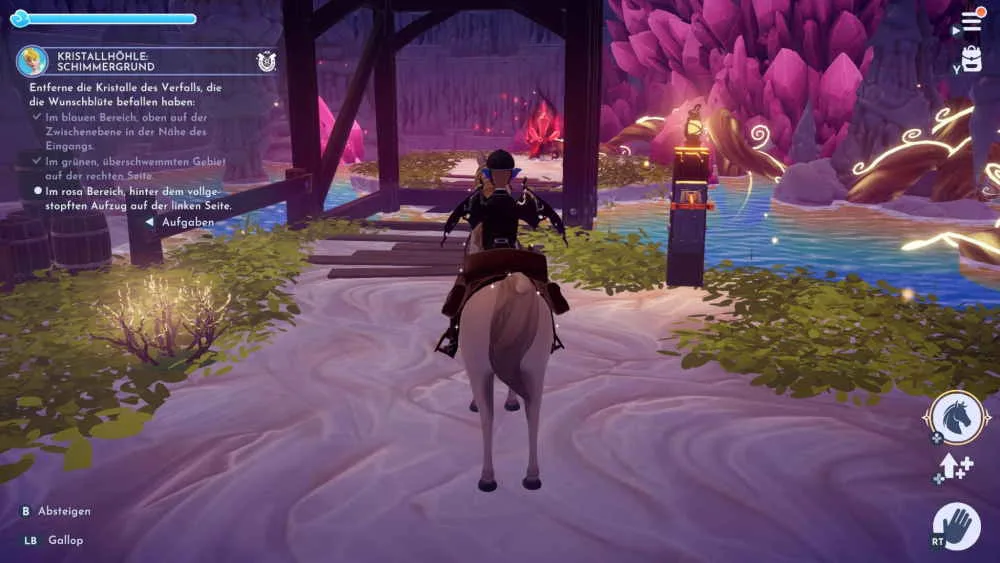Viewport: 1000px width, 563px height.
Task: Click the quest giver portrait icon
Action: click(32, 61)
